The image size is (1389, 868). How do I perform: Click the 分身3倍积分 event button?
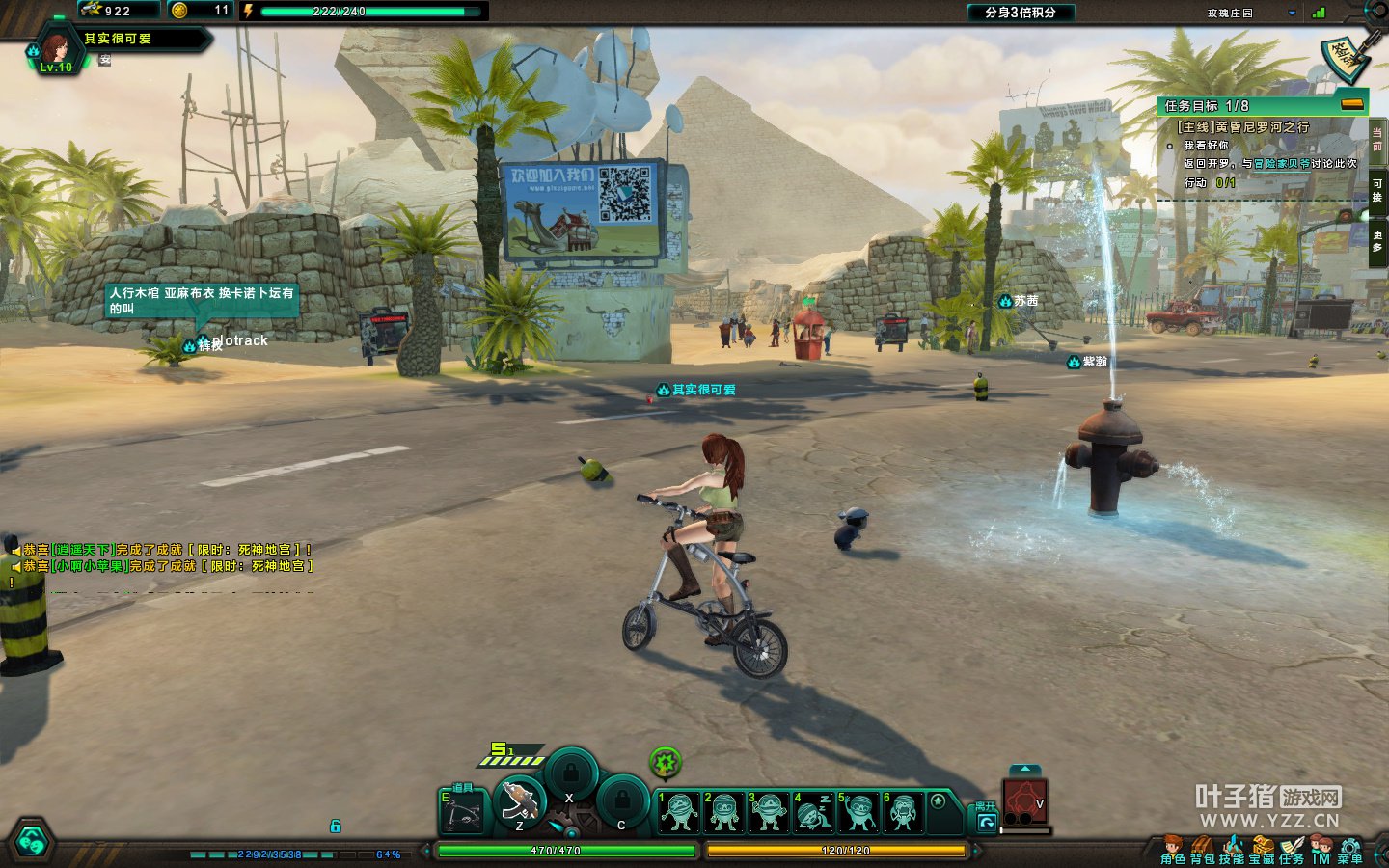click(1021, 13)
